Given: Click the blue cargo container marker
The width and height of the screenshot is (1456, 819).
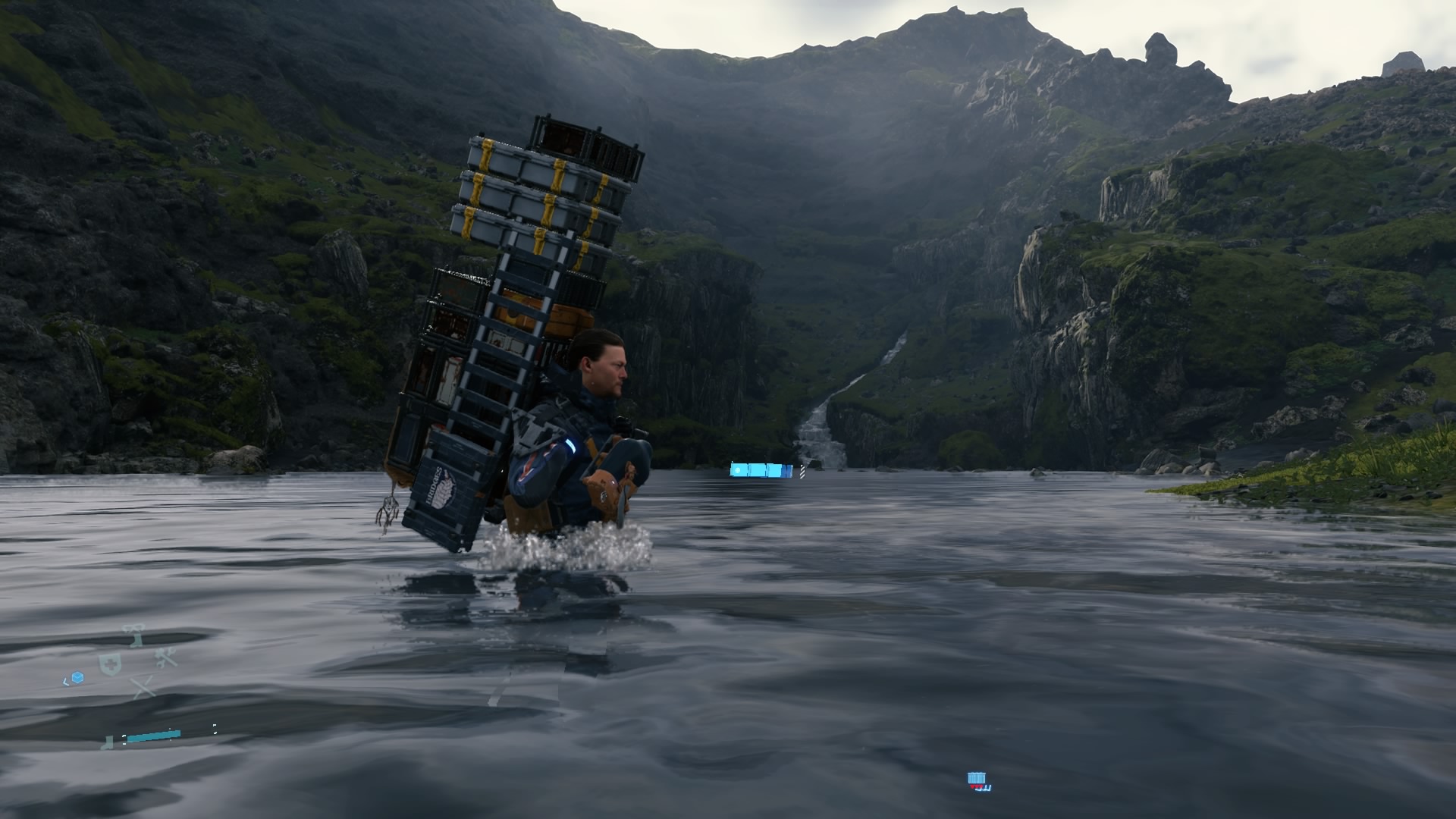Looking at the screenshot, I should tap(976, 778).
